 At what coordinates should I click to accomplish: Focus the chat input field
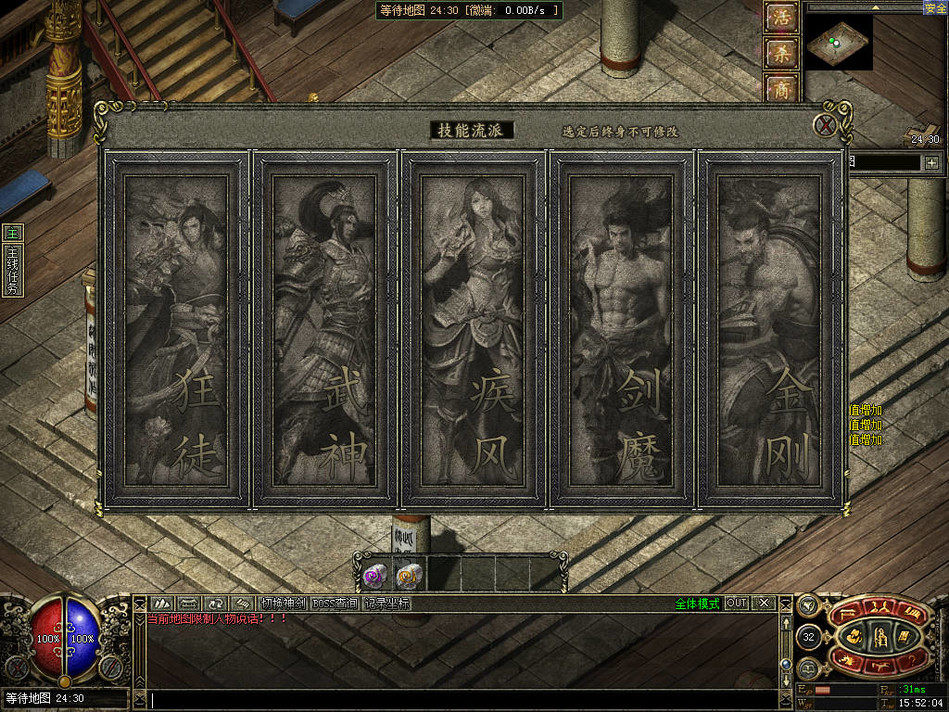pos(460,699)
